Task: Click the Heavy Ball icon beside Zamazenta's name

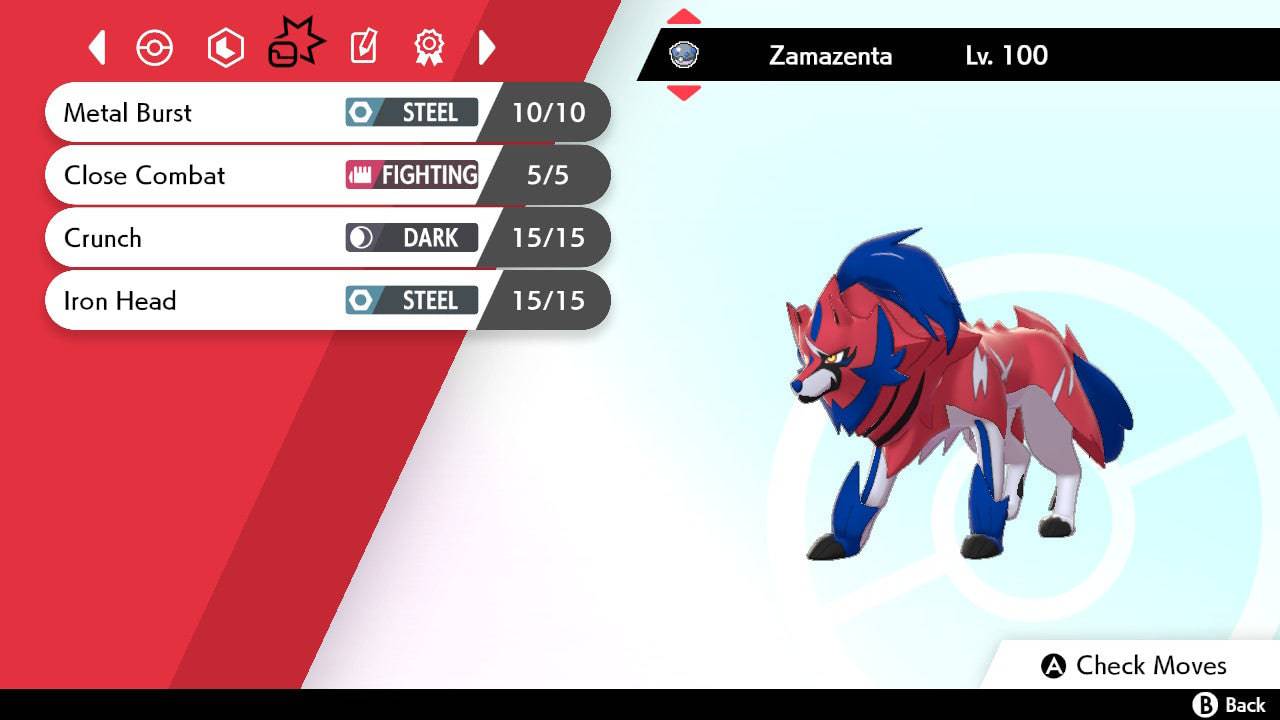Action: click(x=685, y=56)
